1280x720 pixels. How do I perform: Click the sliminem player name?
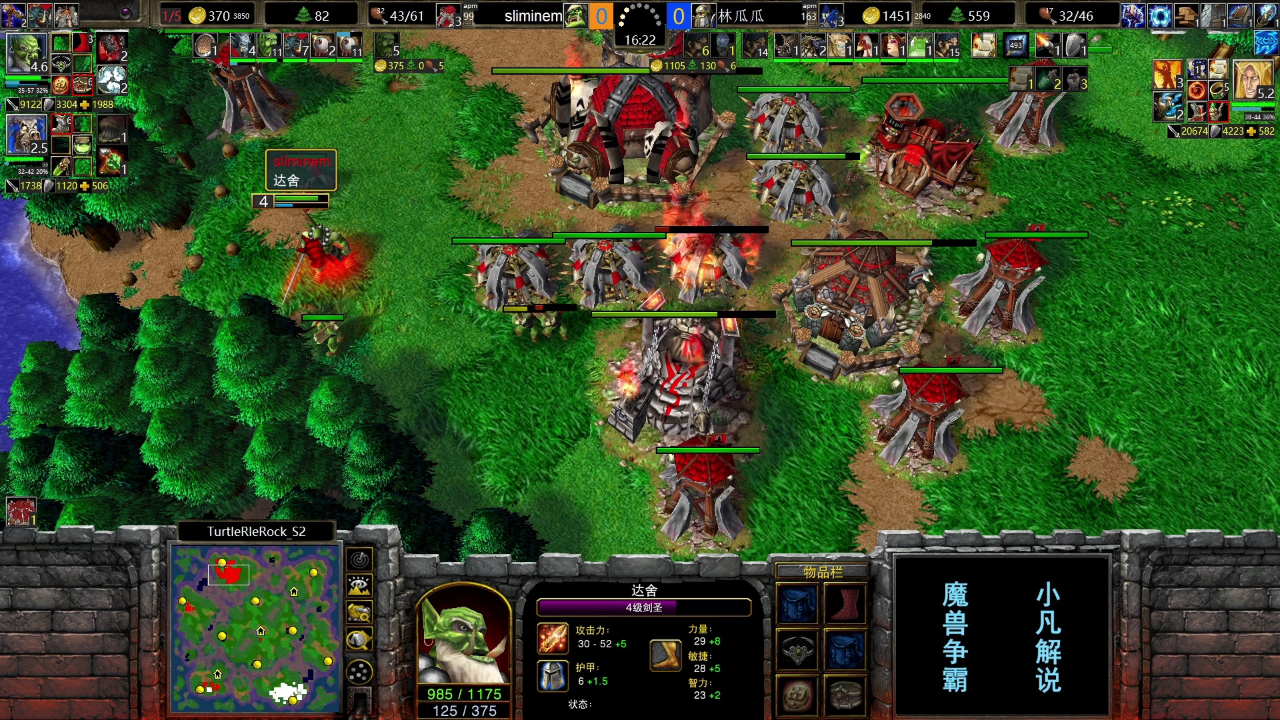click(x=533, y=16)
